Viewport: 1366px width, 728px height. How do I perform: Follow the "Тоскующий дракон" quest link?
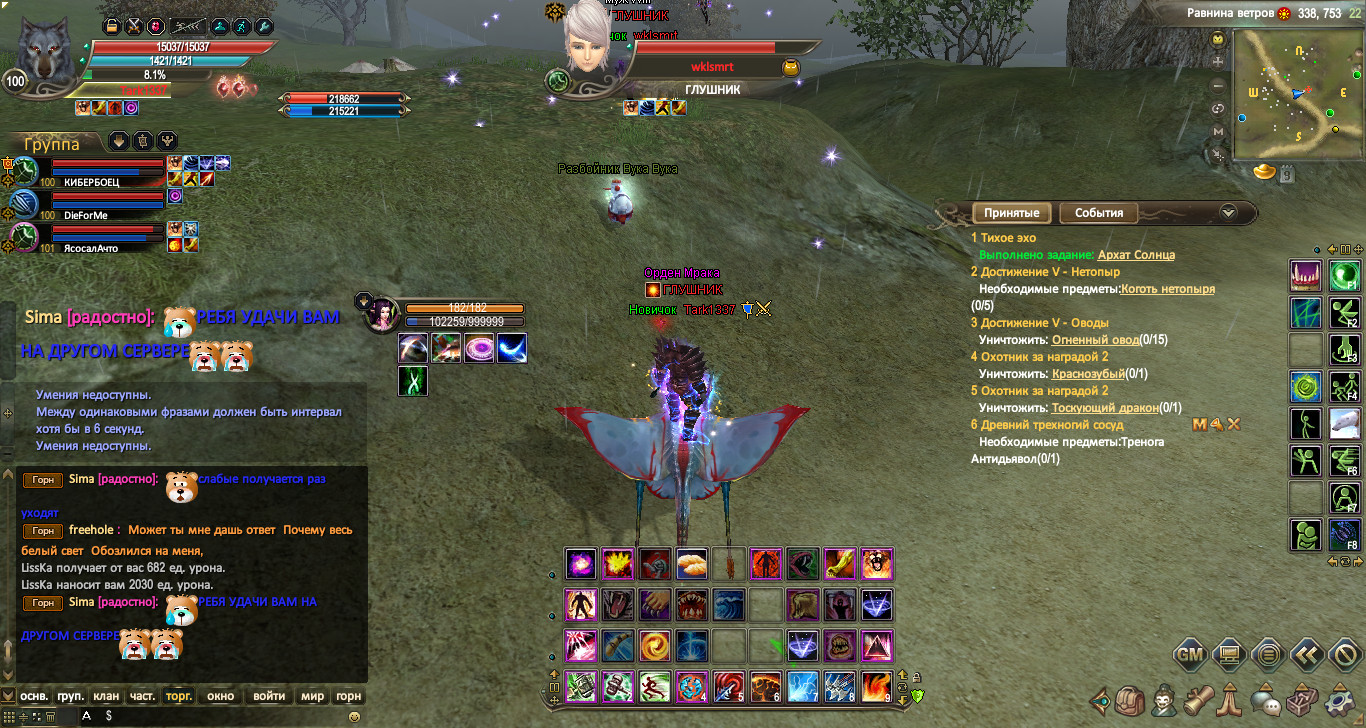coord(1105,408)
